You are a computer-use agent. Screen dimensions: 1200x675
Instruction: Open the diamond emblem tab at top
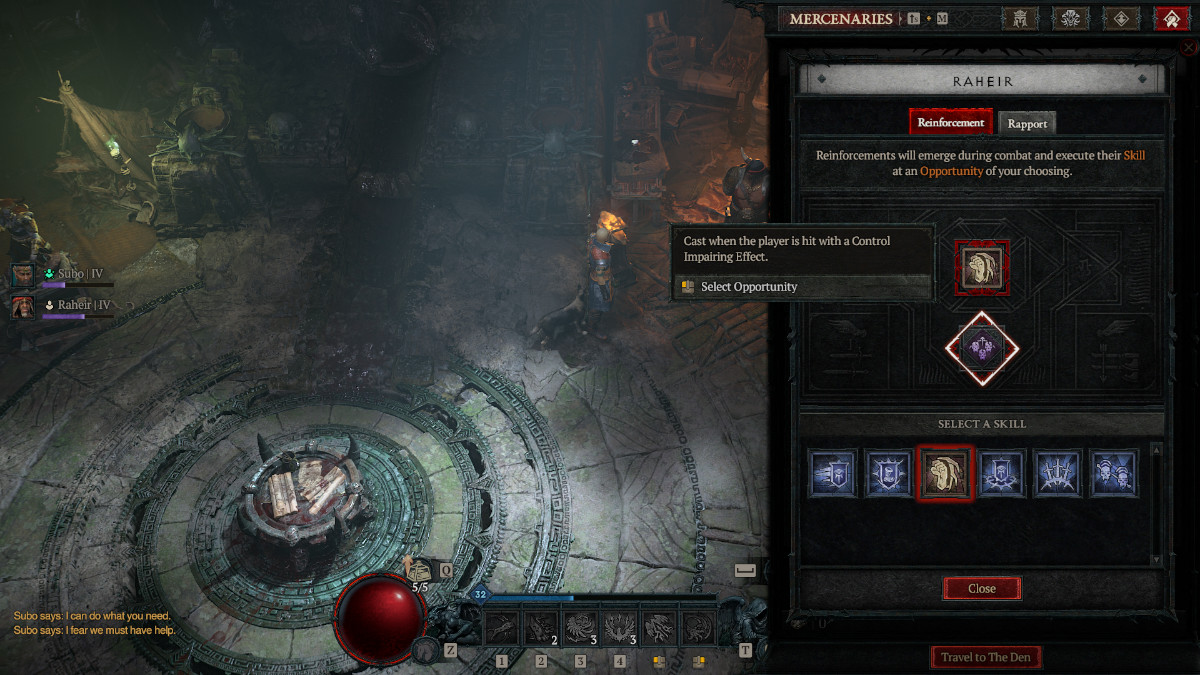tap(1121, 19)
